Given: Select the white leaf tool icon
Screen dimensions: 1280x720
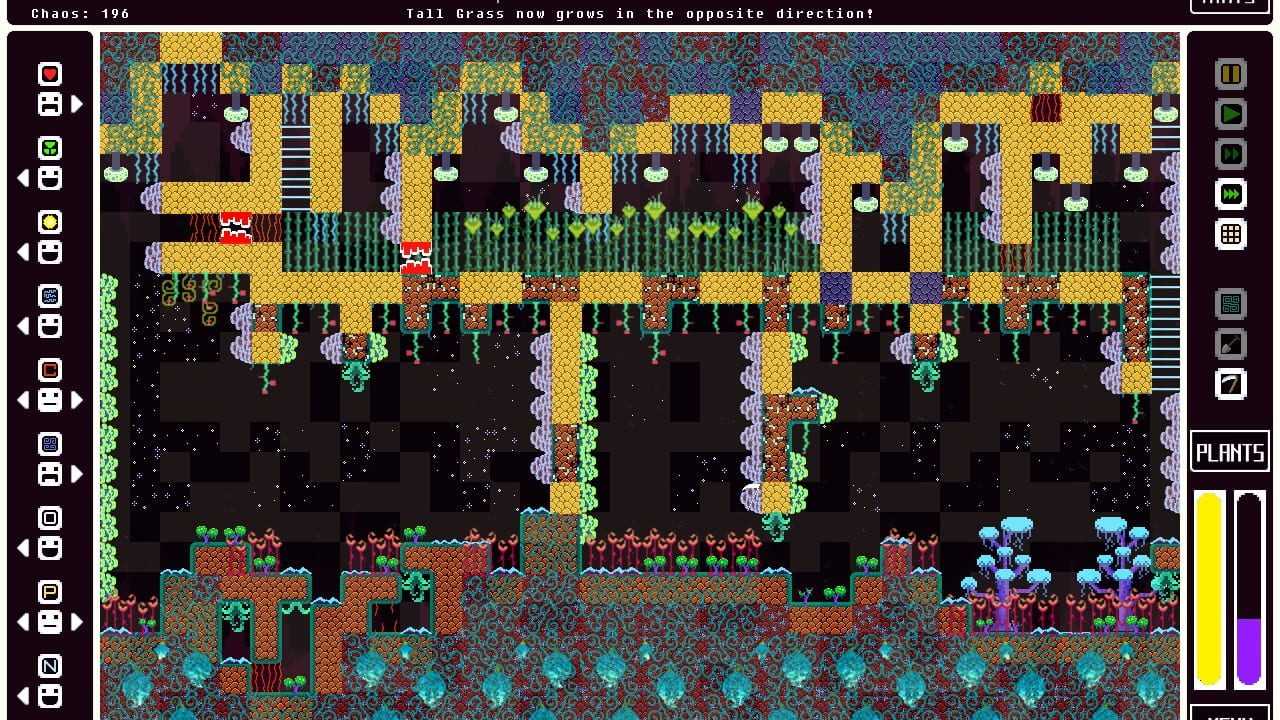Looking at the screenshot, I should coord(1230,384).
